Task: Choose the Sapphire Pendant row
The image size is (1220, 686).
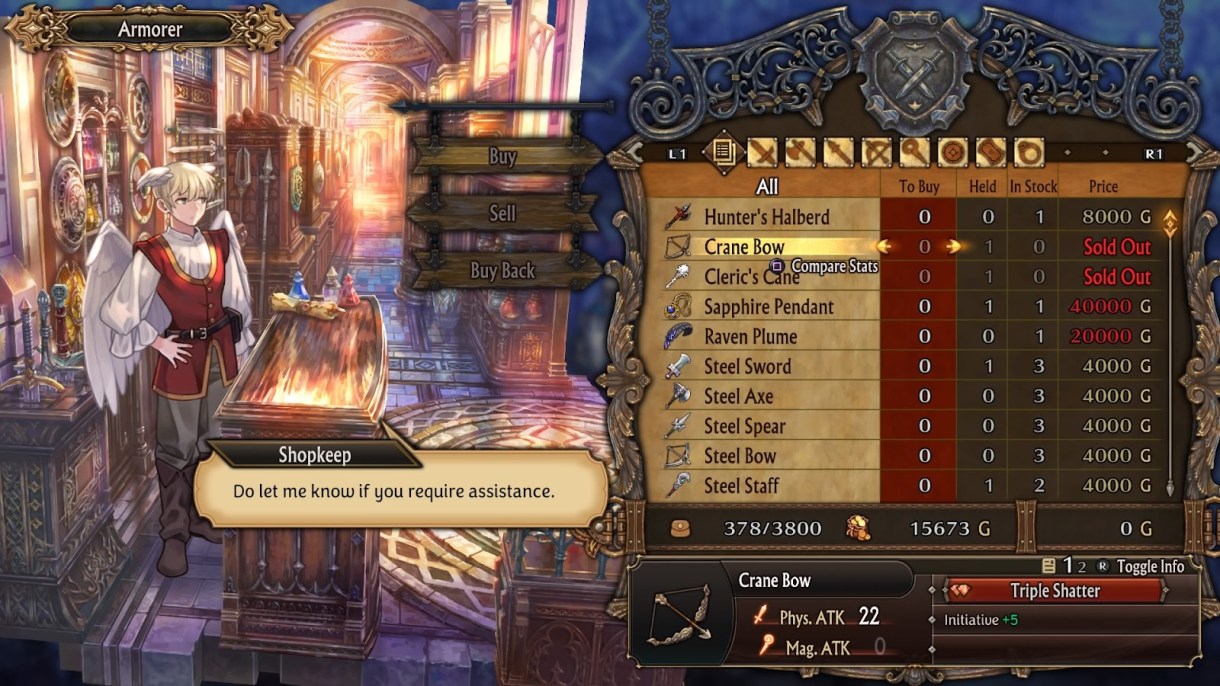Action: click(x=768, y=307)
